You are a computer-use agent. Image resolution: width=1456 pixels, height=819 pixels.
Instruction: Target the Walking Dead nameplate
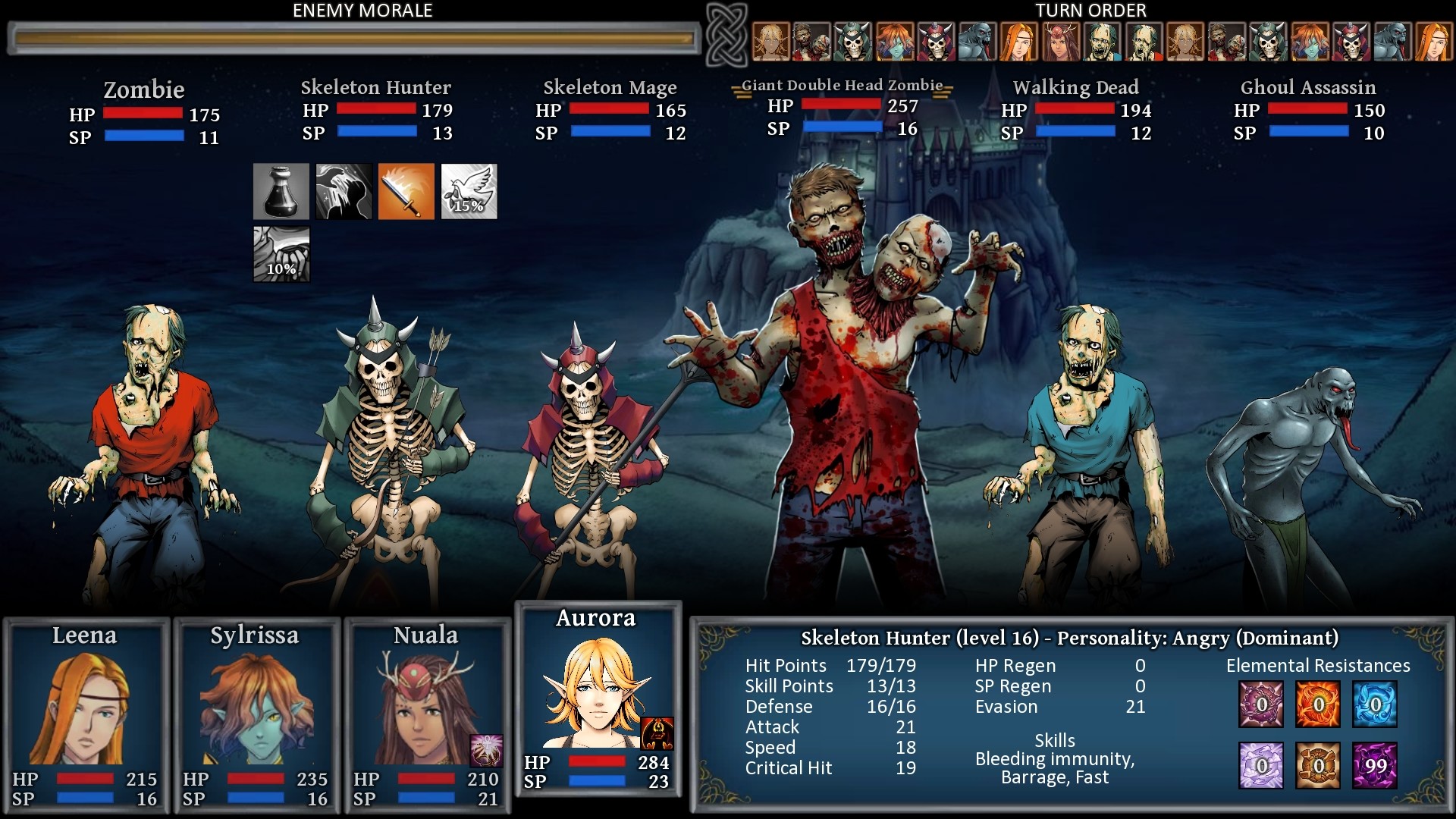coord(1075,87)
